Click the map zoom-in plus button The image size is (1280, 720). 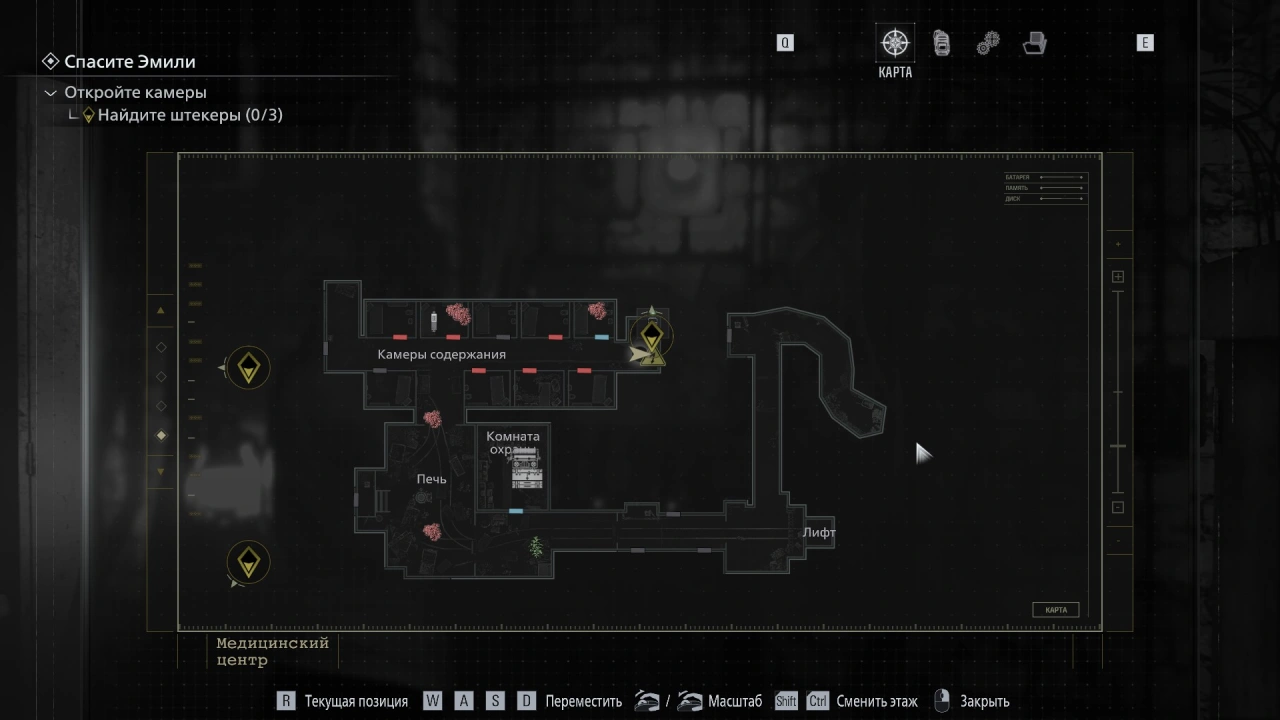tap(1118, 277)
